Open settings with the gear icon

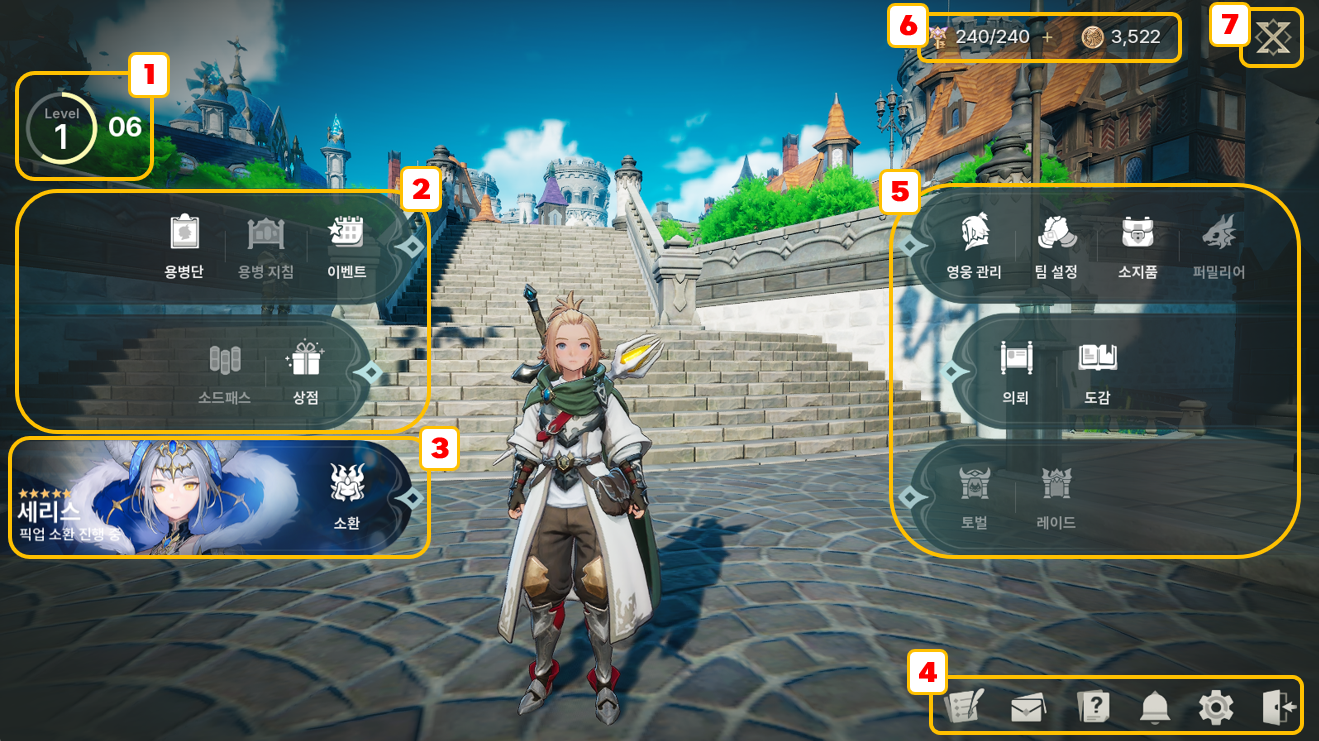1216,708
